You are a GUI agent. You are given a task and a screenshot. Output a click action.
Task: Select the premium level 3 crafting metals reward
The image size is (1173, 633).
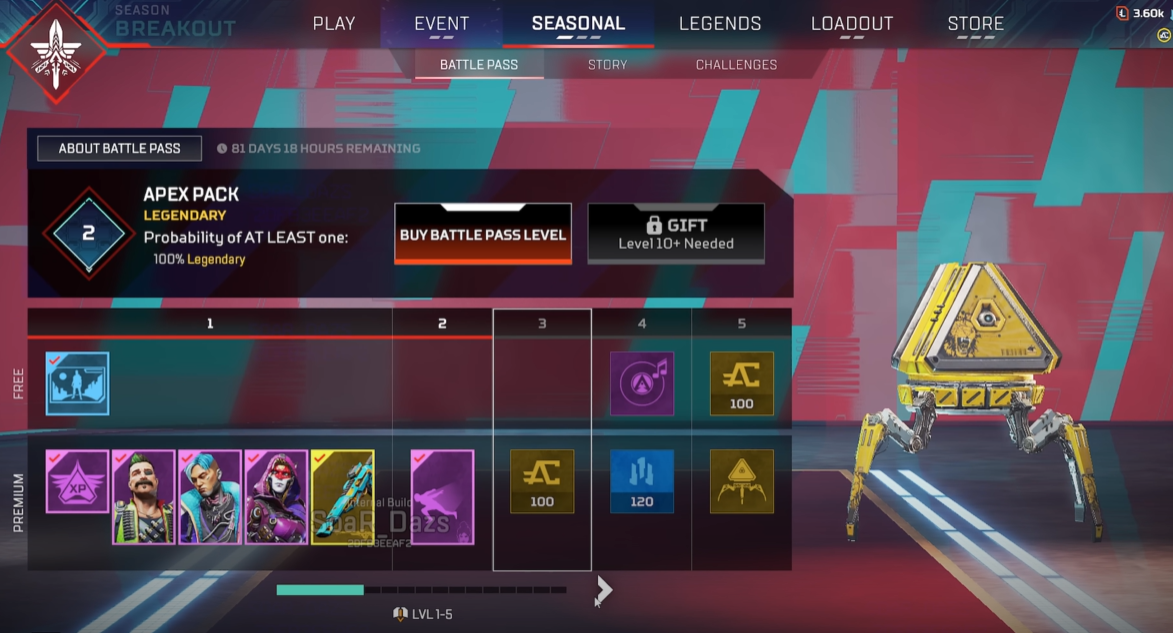(x=542, y=481)
